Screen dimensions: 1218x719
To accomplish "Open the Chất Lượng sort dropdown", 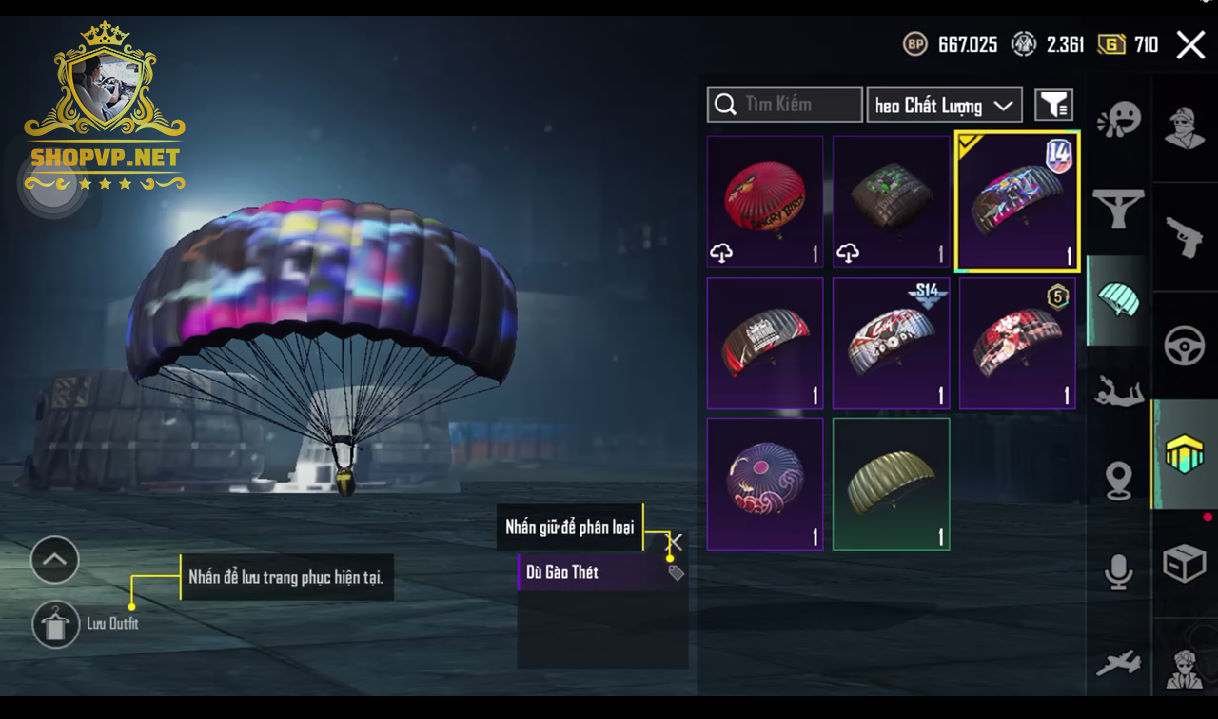I will pos(944,105).
